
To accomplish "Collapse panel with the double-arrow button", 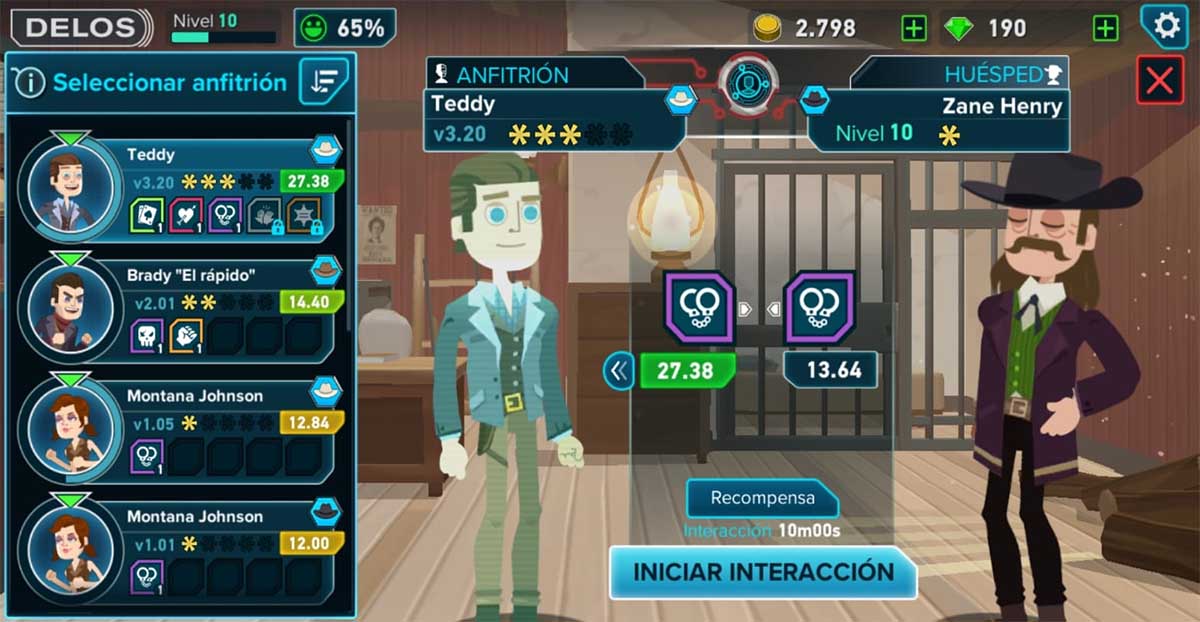I will coord(619,372).
